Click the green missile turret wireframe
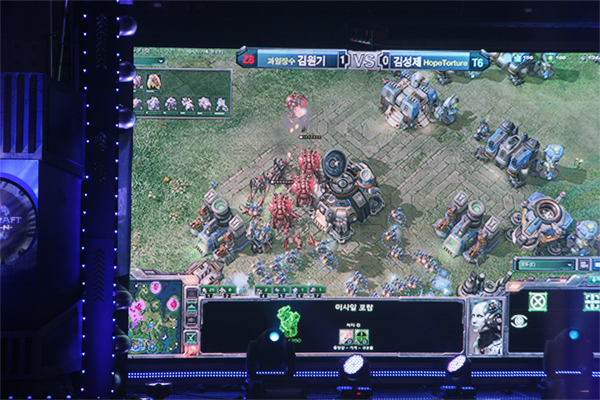Image resolution: width=600 pixels, height=400 pixels. [288, 321]
